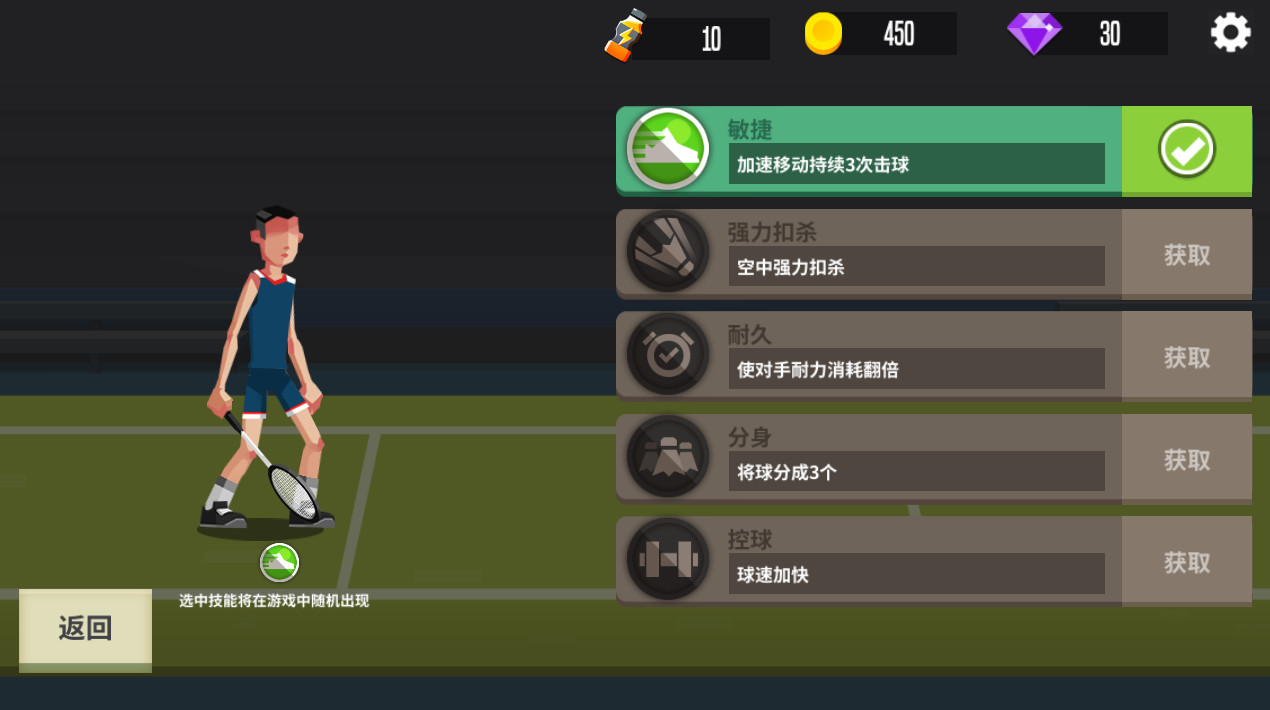The image size is (1270, 710).
Task: Select the 分身 triple shuttlecock skill icon
Action: (667, 457)
